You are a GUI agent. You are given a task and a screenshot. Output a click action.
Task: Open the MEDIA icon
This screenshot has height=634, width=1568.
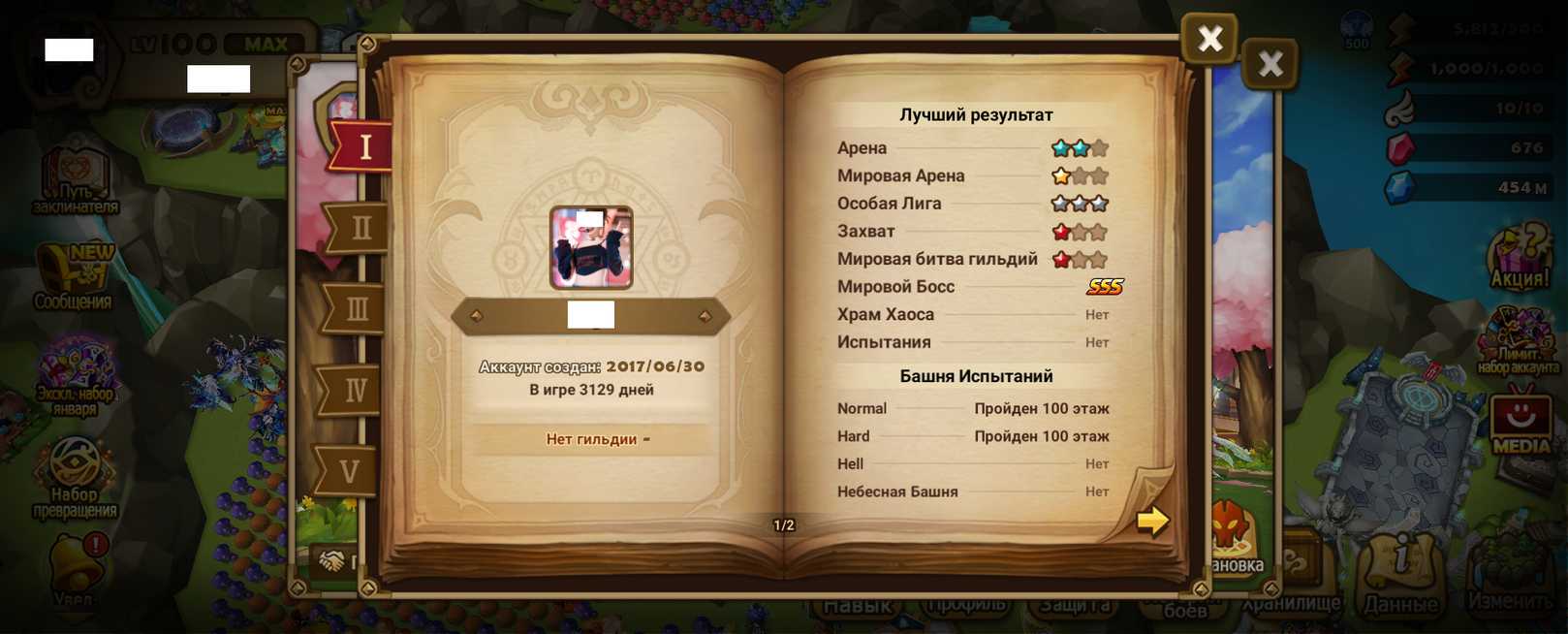coord(1521,422)
